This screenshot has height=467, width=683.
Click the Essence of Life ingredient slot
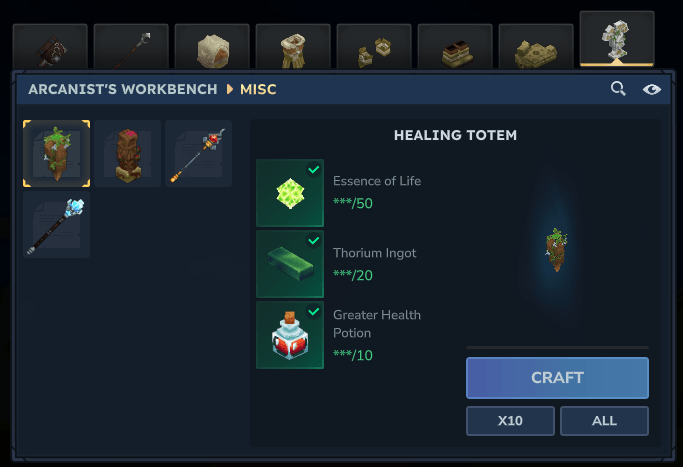pyautogui.click(x=290, y=193)
